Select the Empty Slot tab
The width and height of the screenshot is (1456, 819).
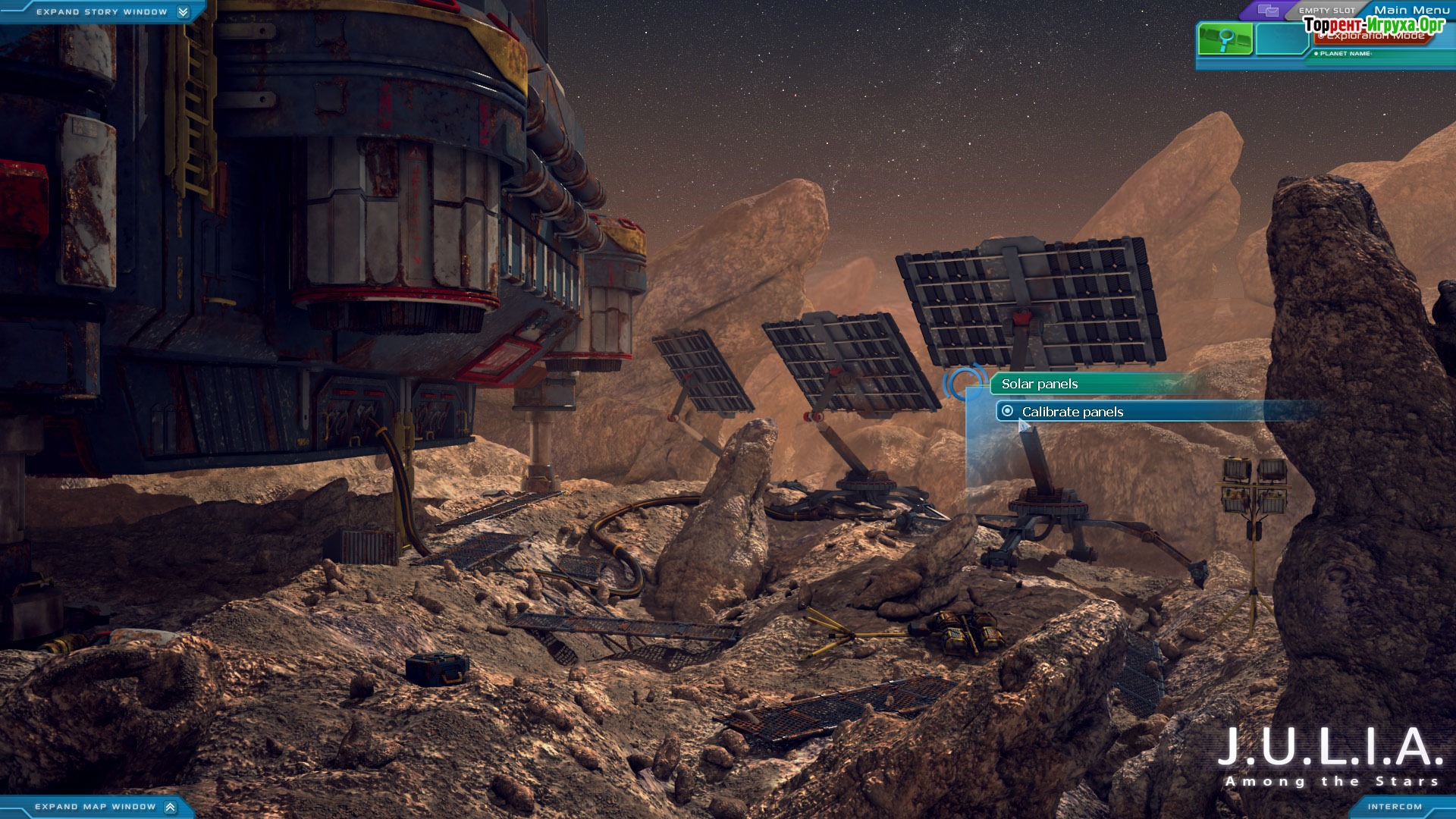(1326, 11)
